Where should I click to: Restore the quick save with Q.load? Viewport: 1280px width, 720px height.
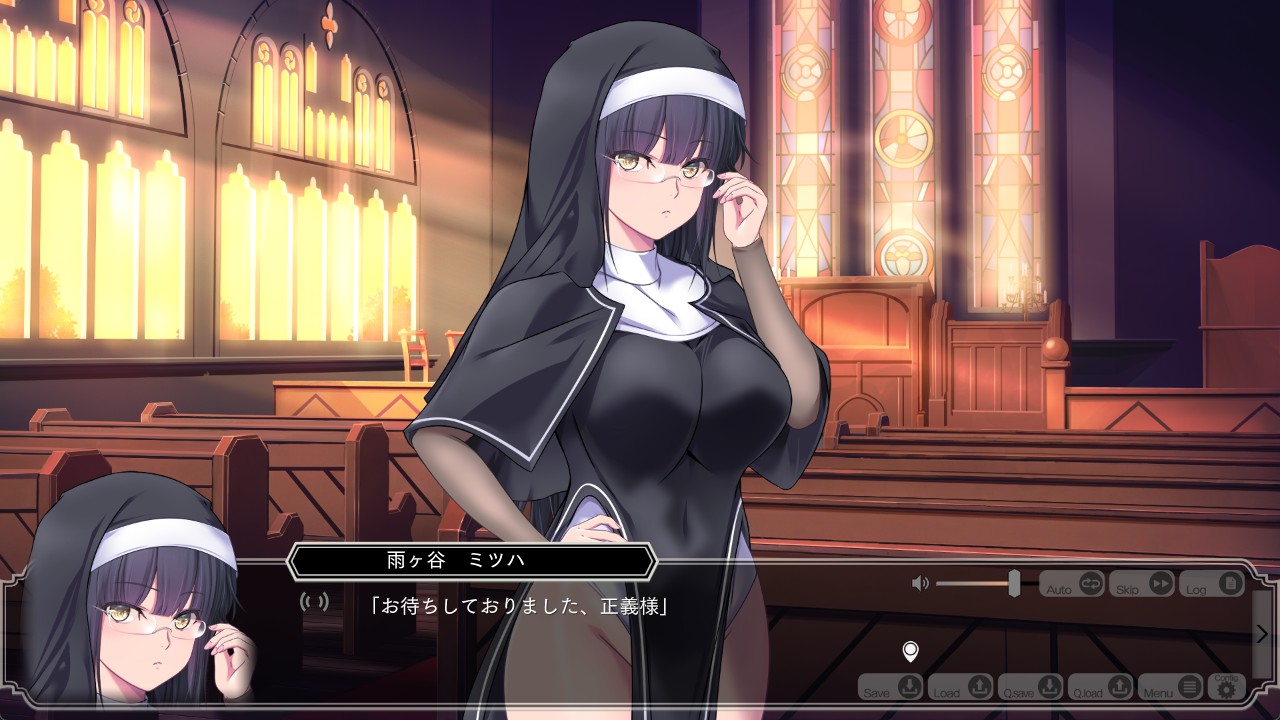pyautogui.click(x=1103, y=687)
